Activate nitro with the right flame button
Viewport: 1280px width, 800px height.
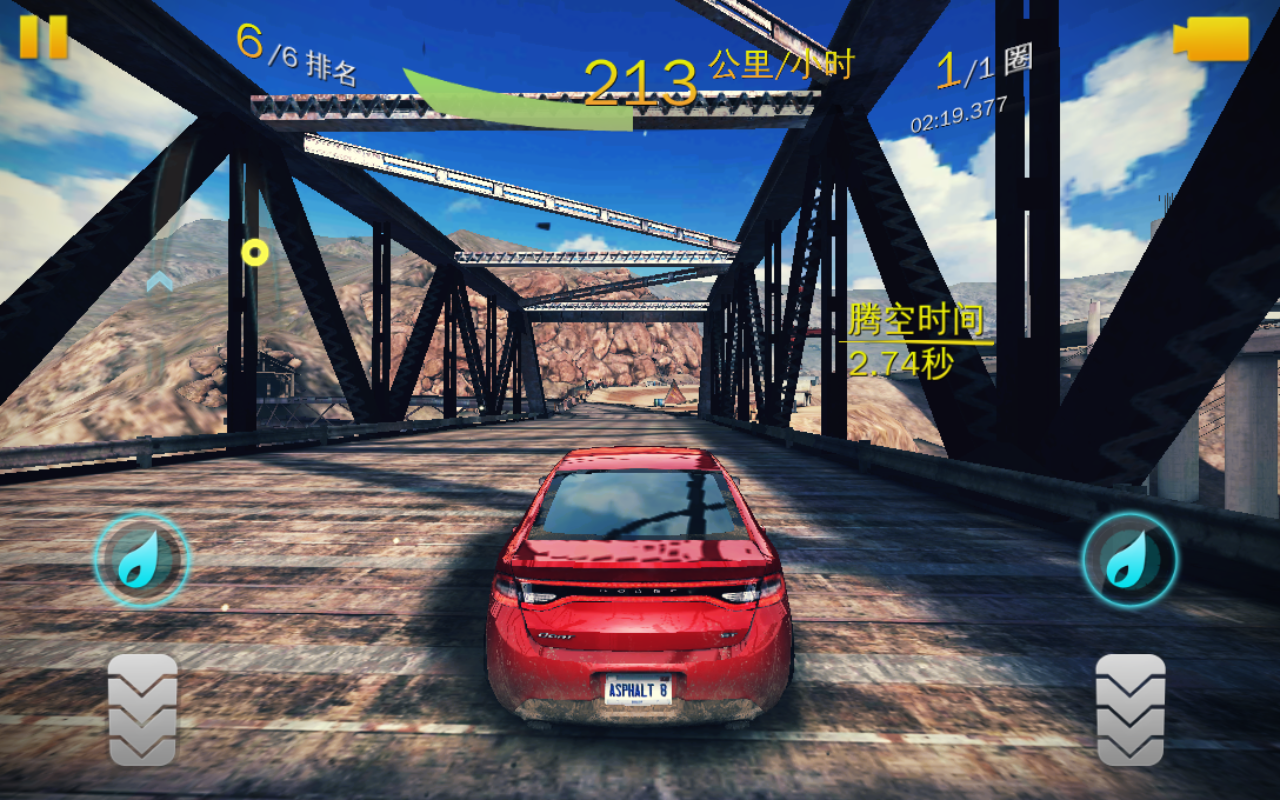[1129, 560]
